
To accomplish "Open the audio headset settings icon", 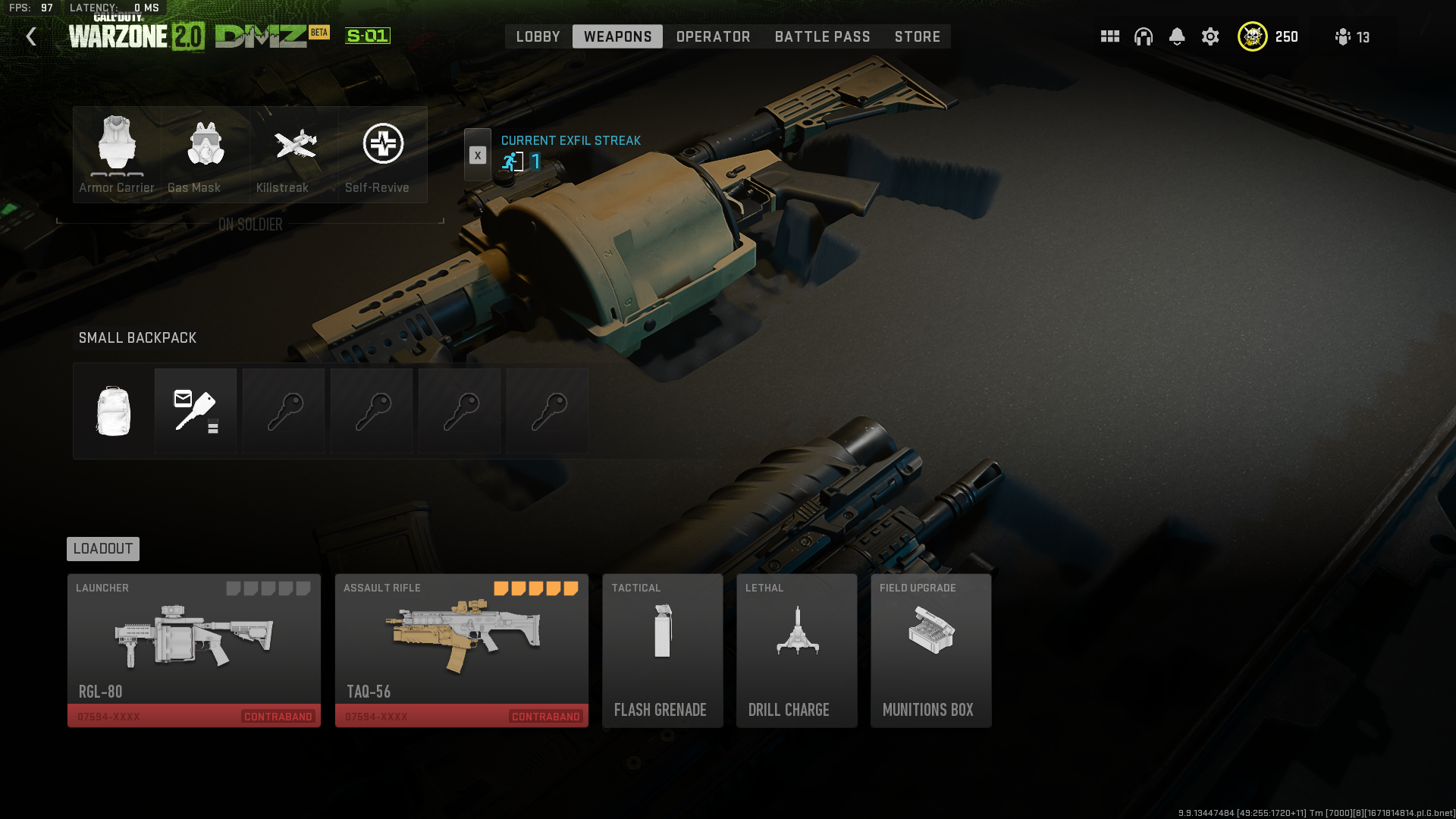I will pyautogui.click(x=1143, y=36).
